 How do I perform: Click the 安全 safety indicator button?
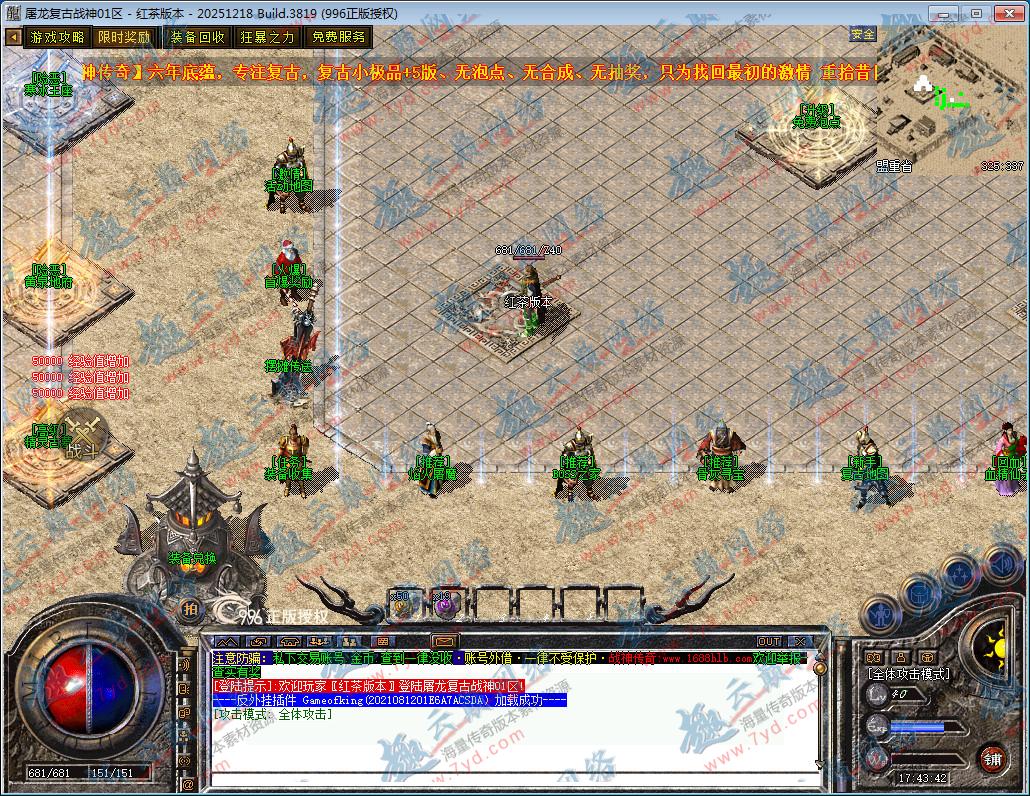(862, 34)
